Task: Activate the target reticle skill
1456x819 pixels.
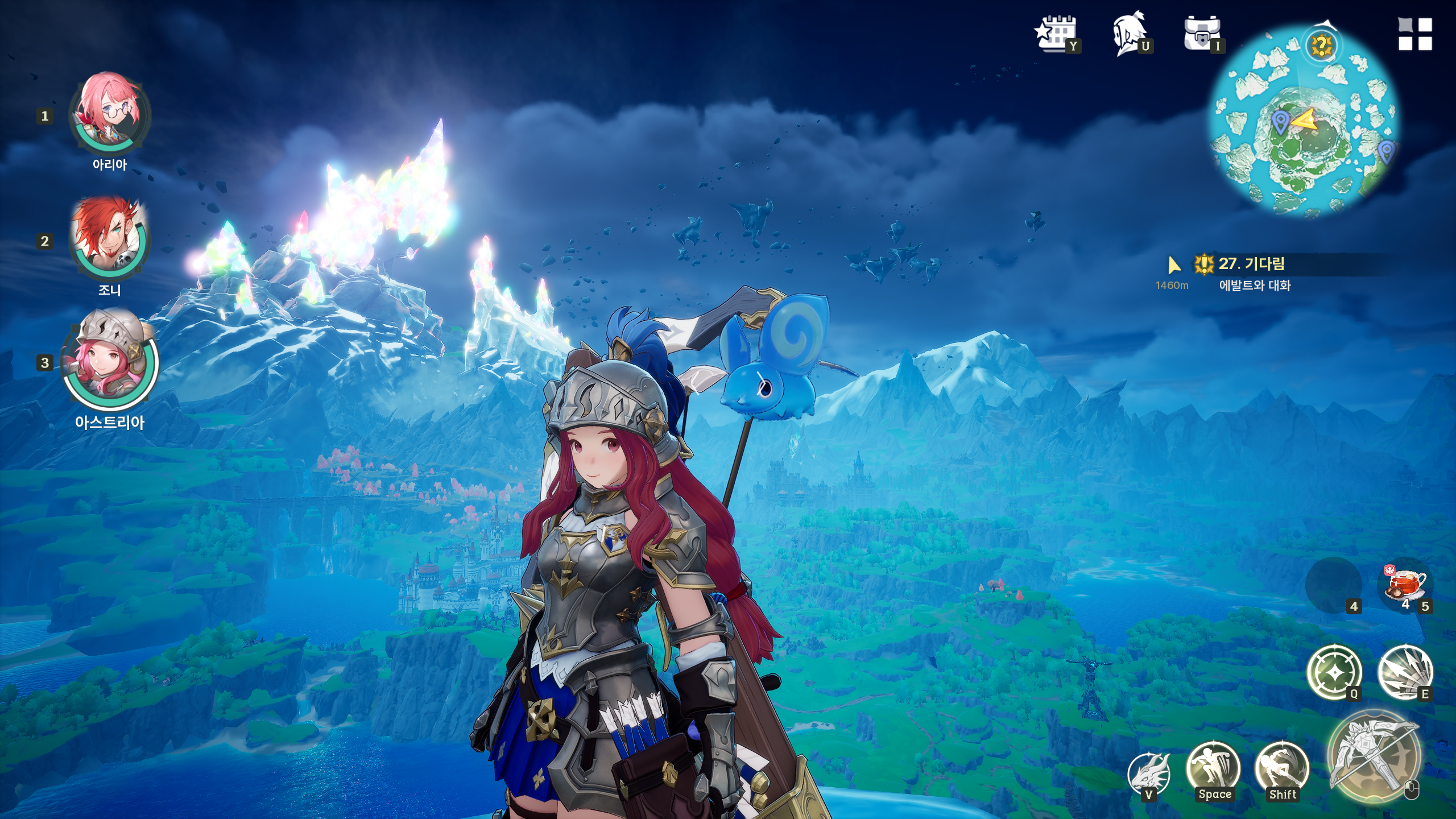Action: [1334, 673]
